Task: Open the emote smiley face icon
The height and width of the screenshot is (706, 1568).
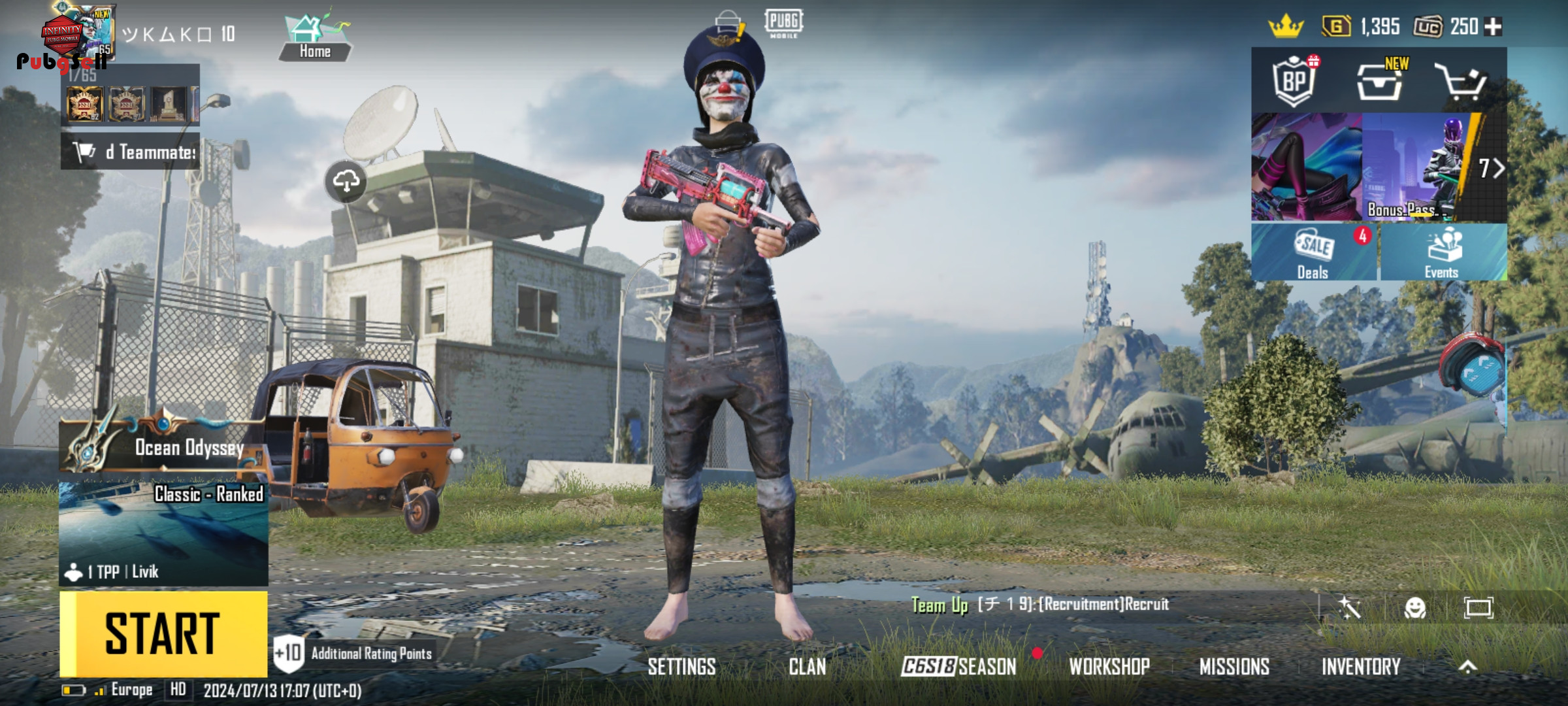Action: click(1414, 609)
